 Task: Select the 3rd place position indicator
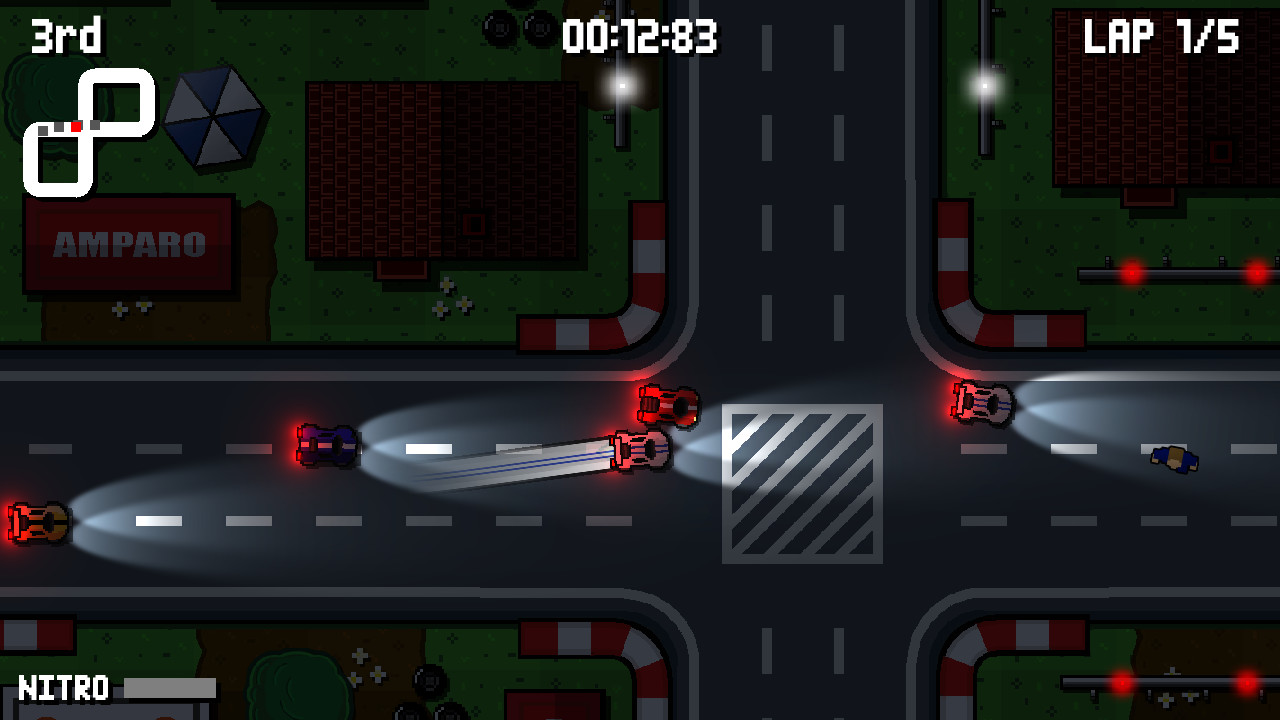(x=65, y=35)
